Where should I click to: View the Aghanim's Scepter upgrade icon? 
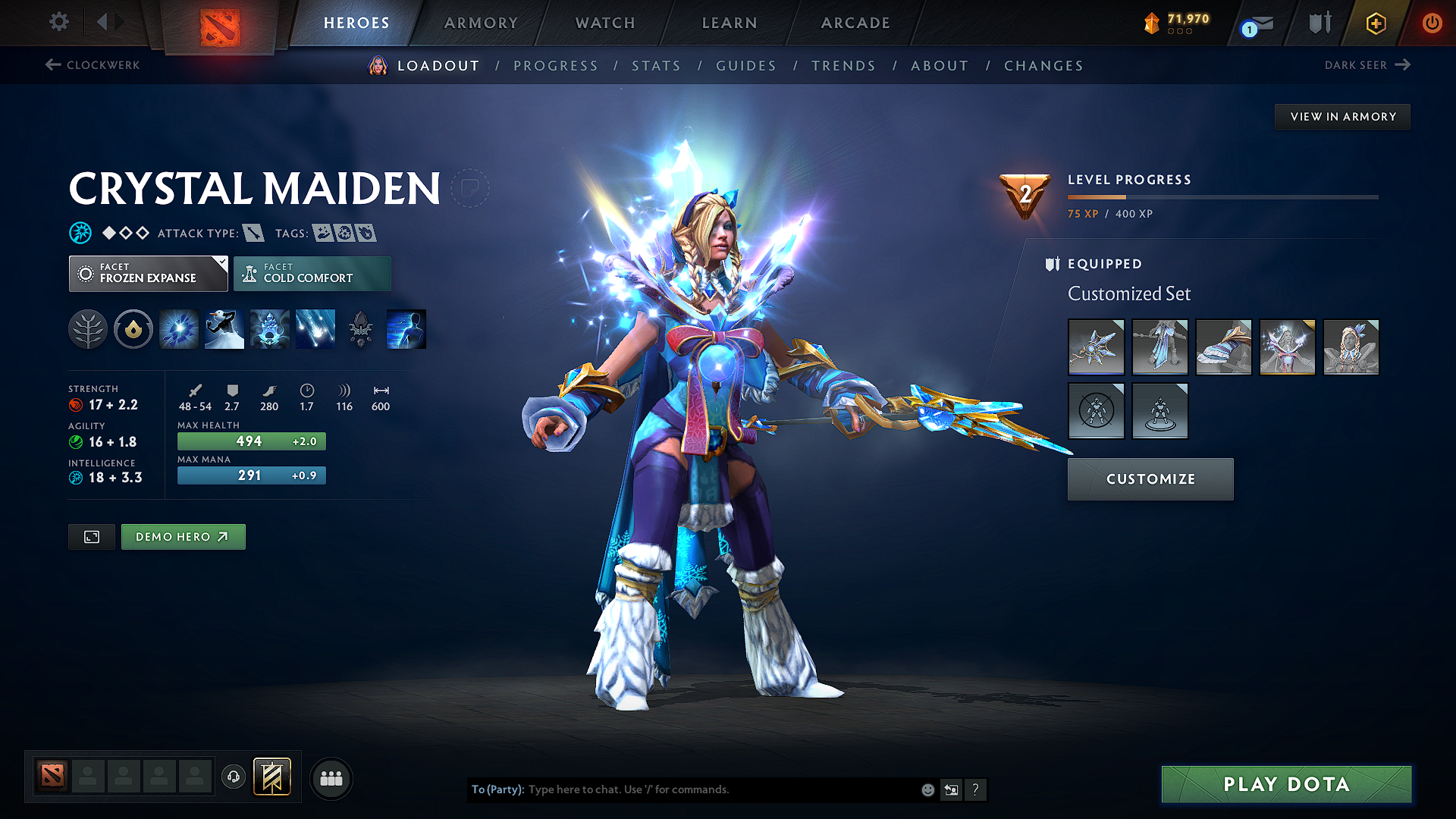tap(360, 328)
